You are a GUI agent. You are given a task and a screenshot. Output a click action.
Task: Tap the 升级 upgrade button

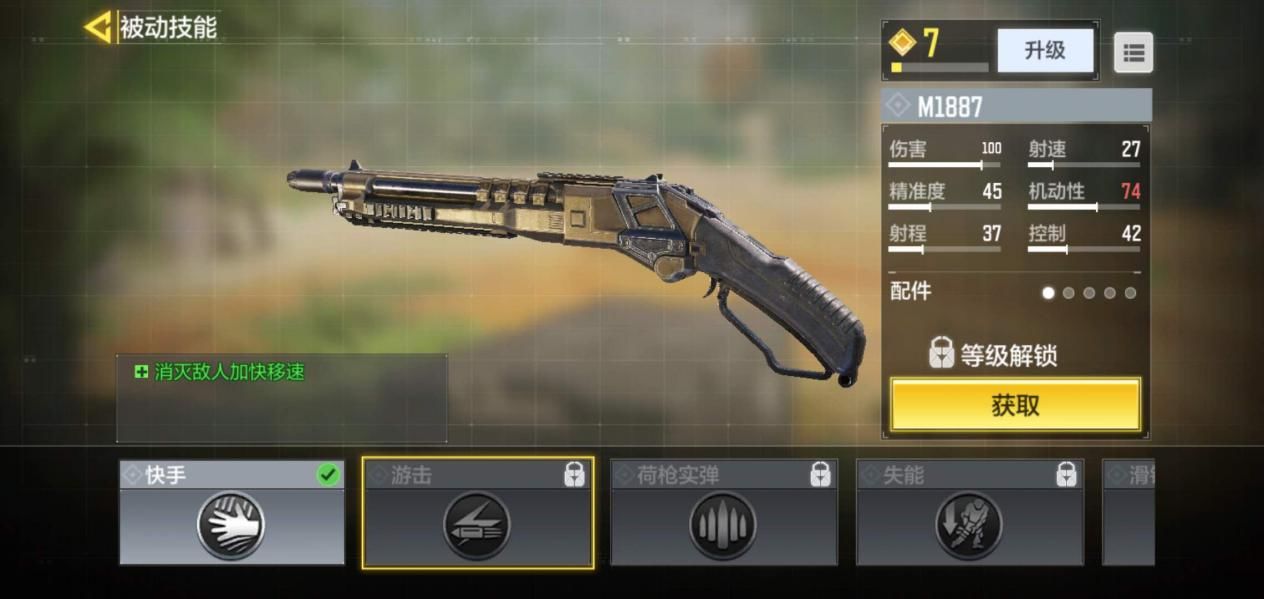[1044, 50]
